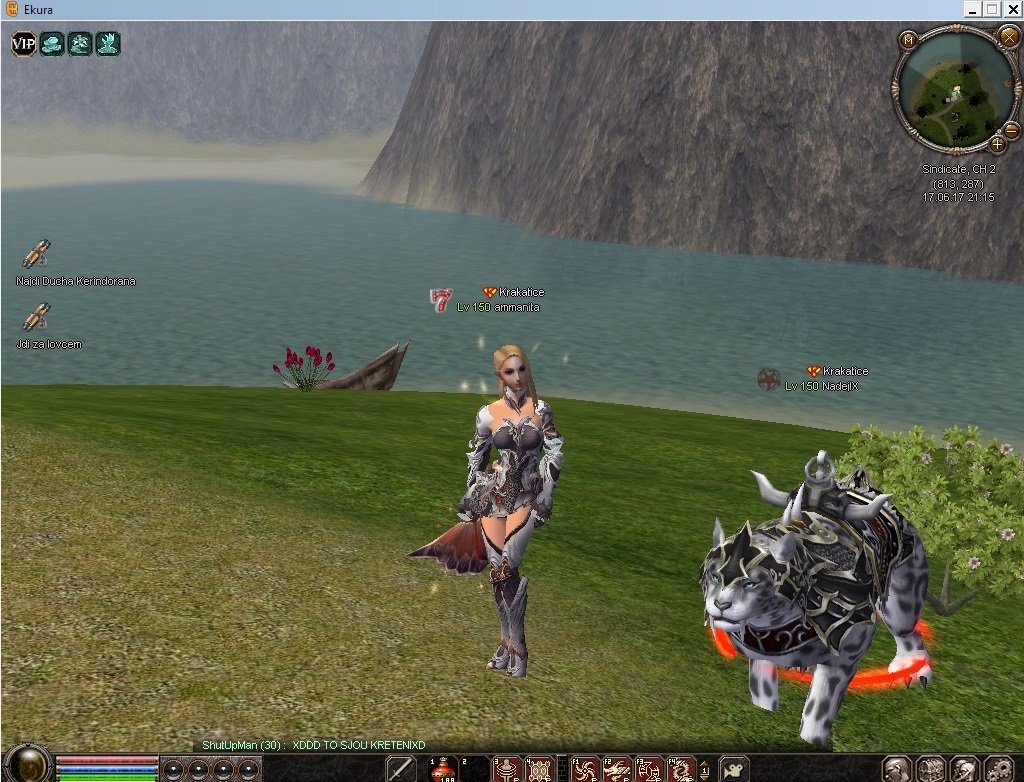The height and width of the screenshot is (782, 1024).
Task: Open the inventory chest icon
Action: click(931, 769)
